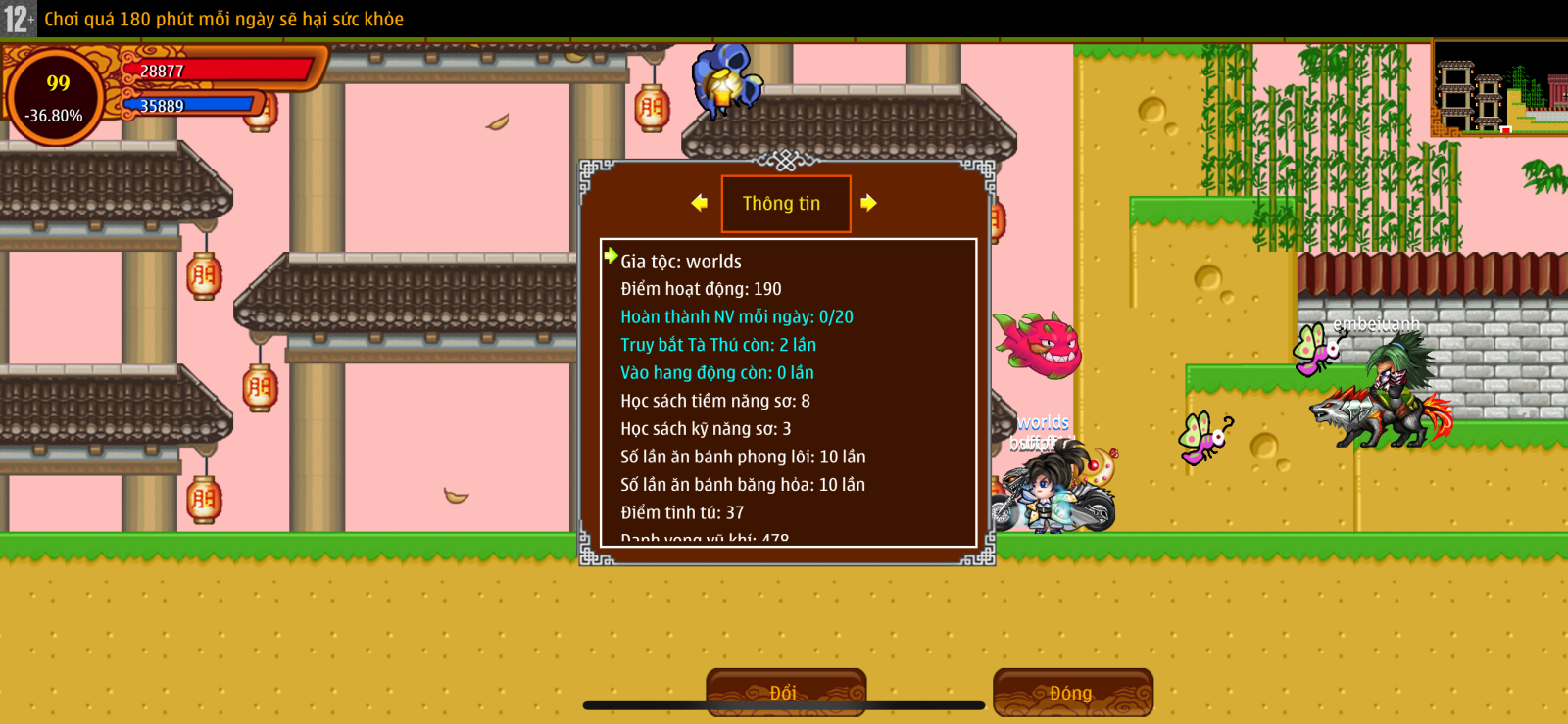This screenshot has width=1568, height=724.
Task: Pick the Vào hang động row
Action: [x=716, y=372]
